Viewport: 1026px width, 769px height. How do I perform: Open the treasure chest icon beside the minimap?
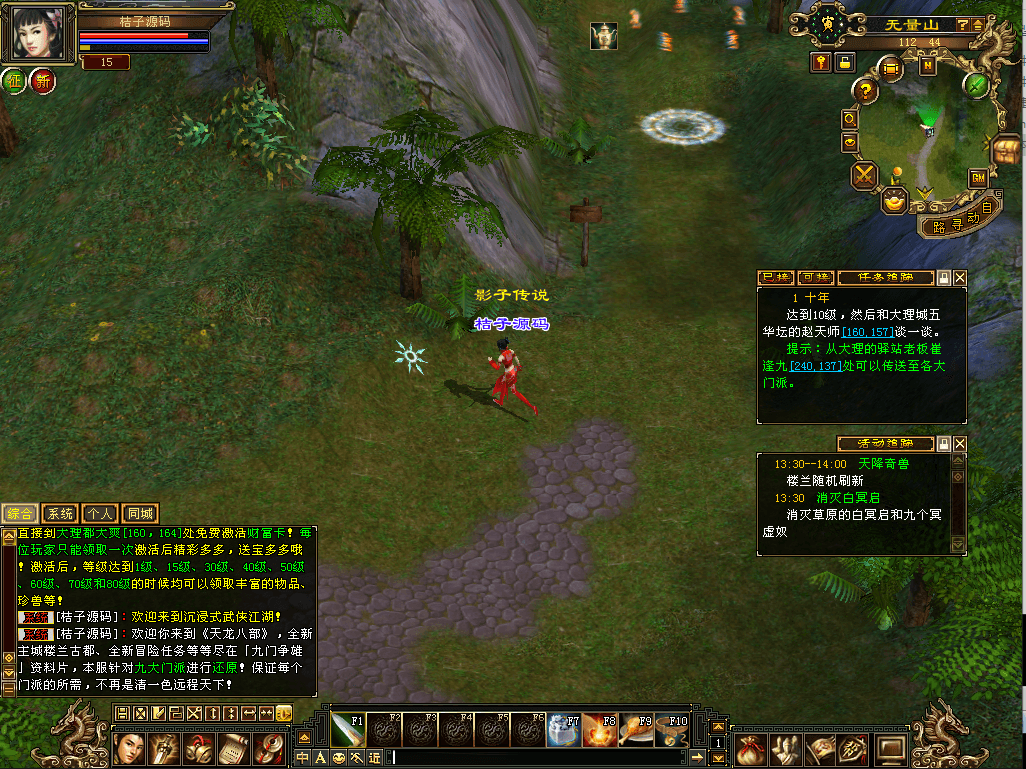(x=1006, y=148)
